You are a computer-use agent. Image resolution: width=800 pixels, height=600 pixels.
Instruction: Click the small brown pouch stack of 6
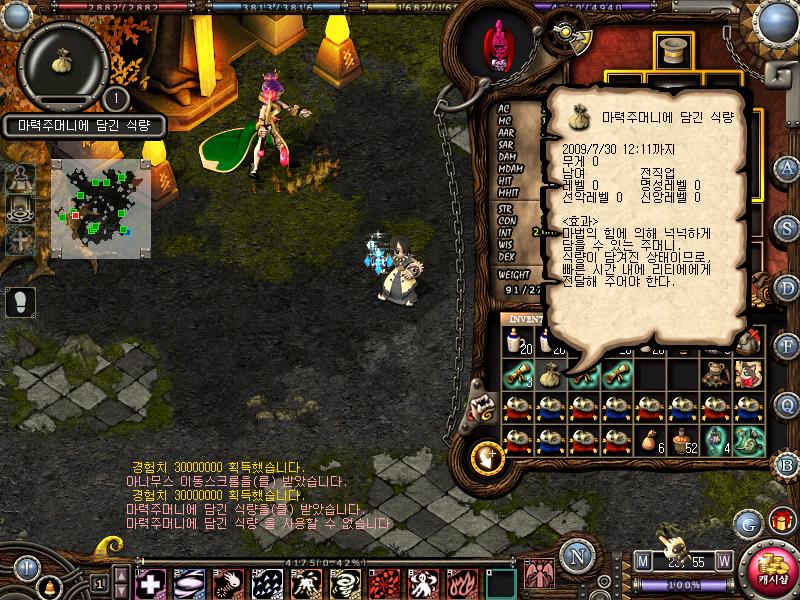click(649, 439)
